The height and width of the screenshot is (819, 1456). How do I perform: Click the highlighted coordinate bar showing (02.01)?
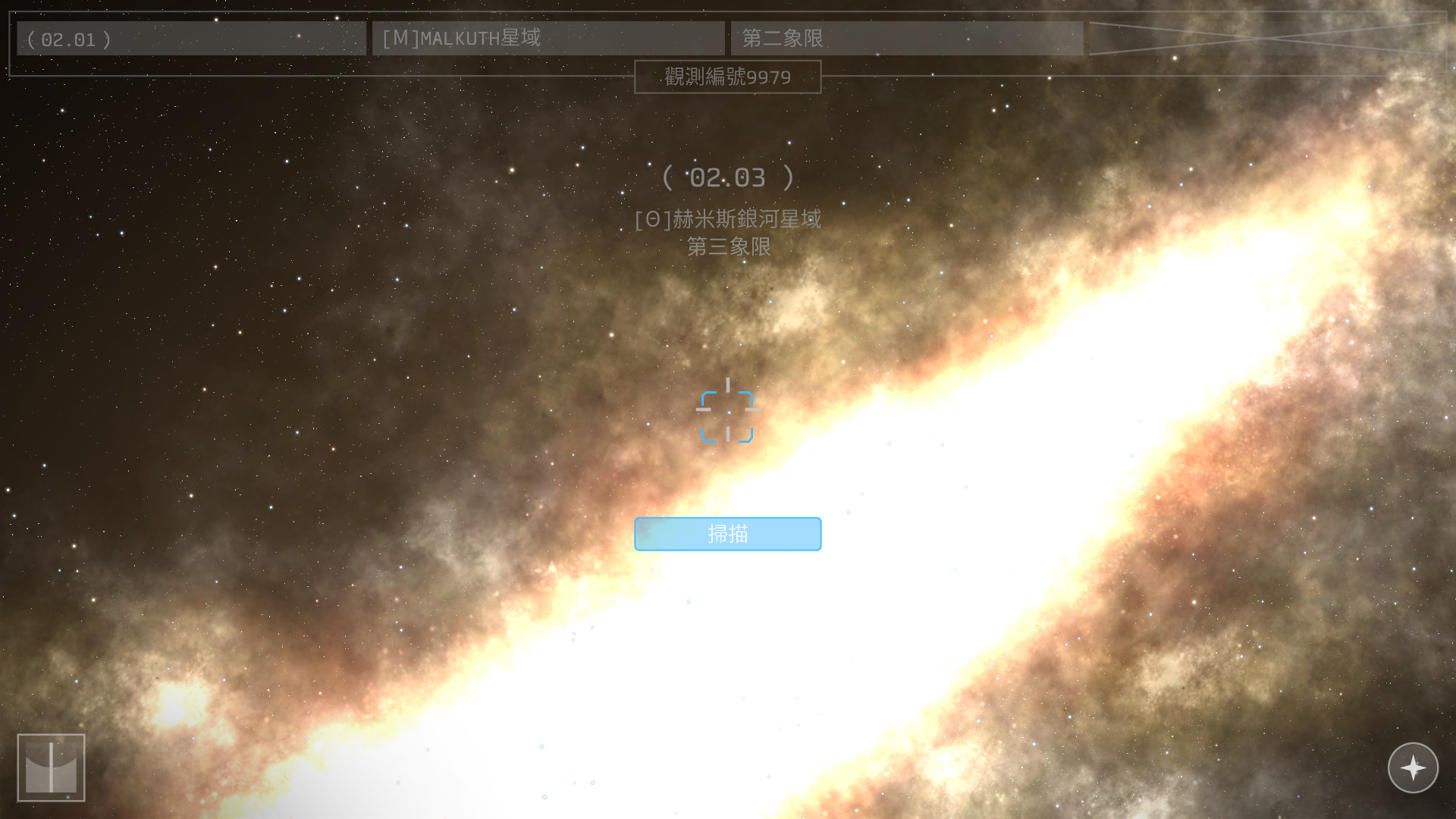[190, 39]
